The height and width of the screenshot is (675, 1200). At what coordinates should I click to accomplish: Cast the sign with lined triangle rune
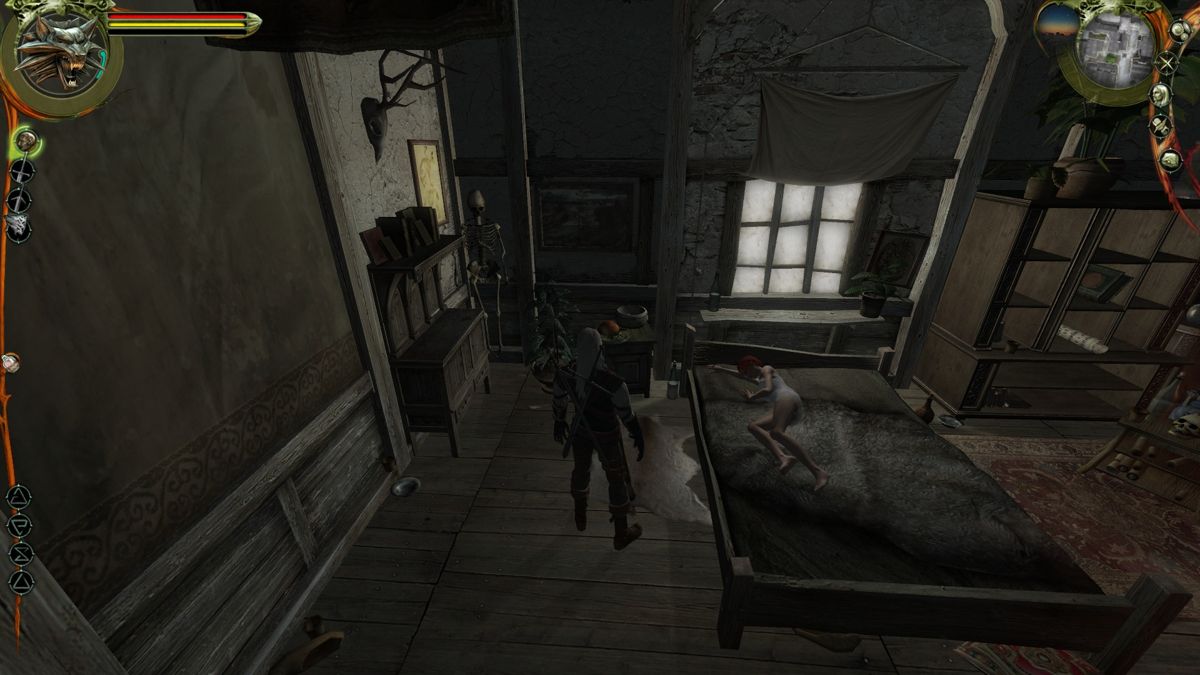point(19,496)
